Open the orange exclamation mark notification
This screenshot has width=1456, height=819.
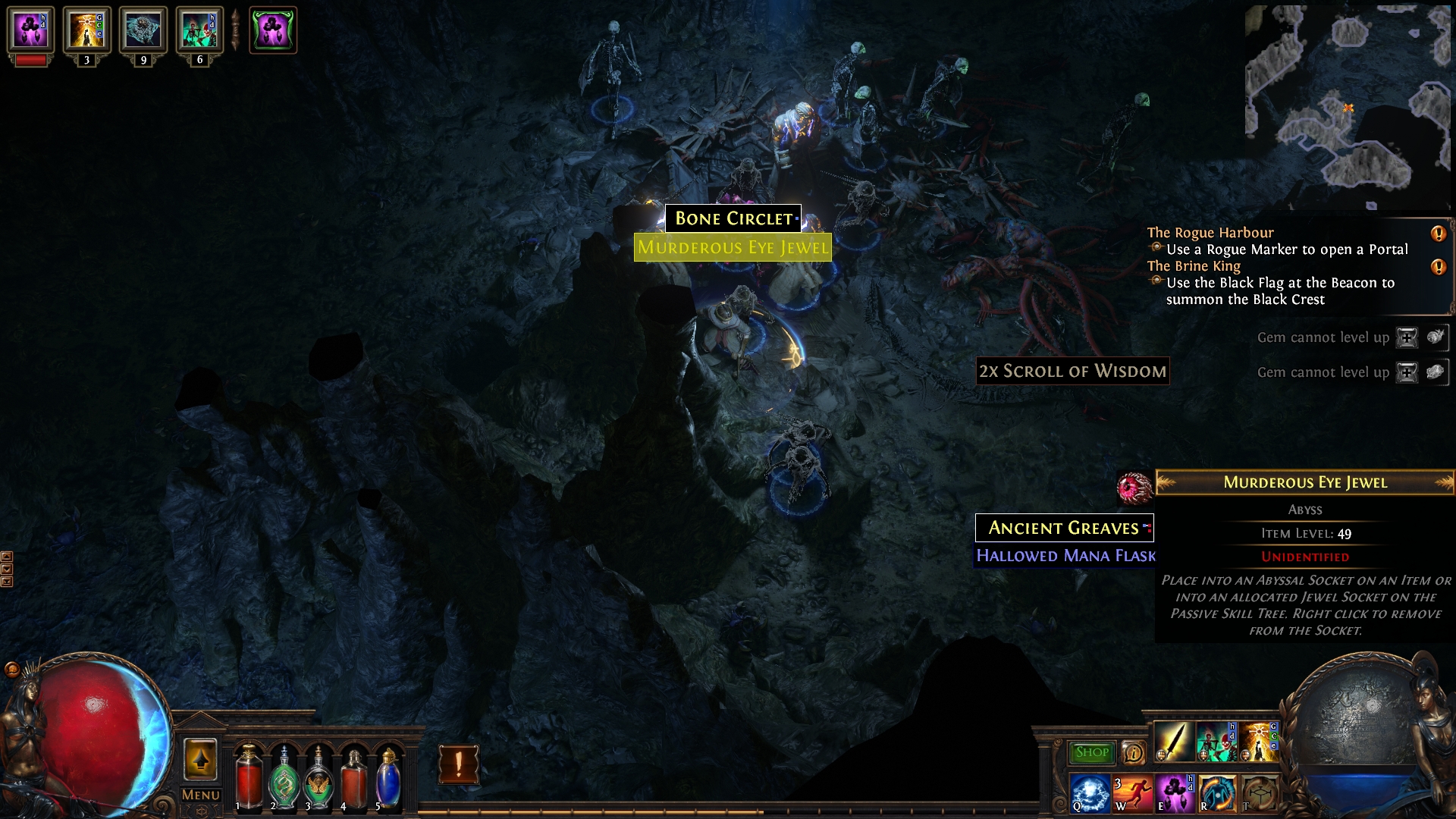tap(458, 764)
